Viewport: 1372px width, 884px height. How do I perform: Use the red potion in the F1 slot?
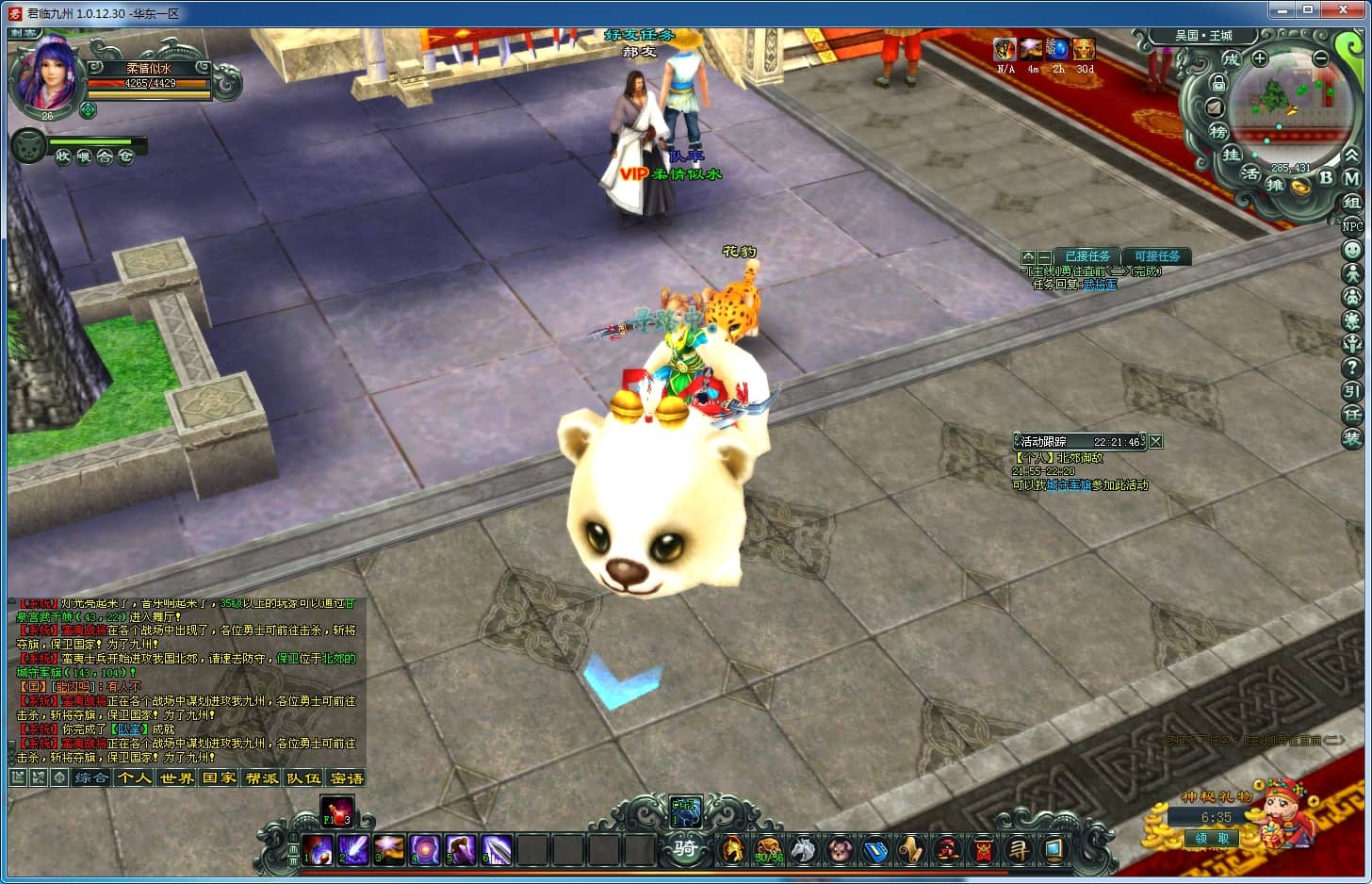[x=336, y=810]
